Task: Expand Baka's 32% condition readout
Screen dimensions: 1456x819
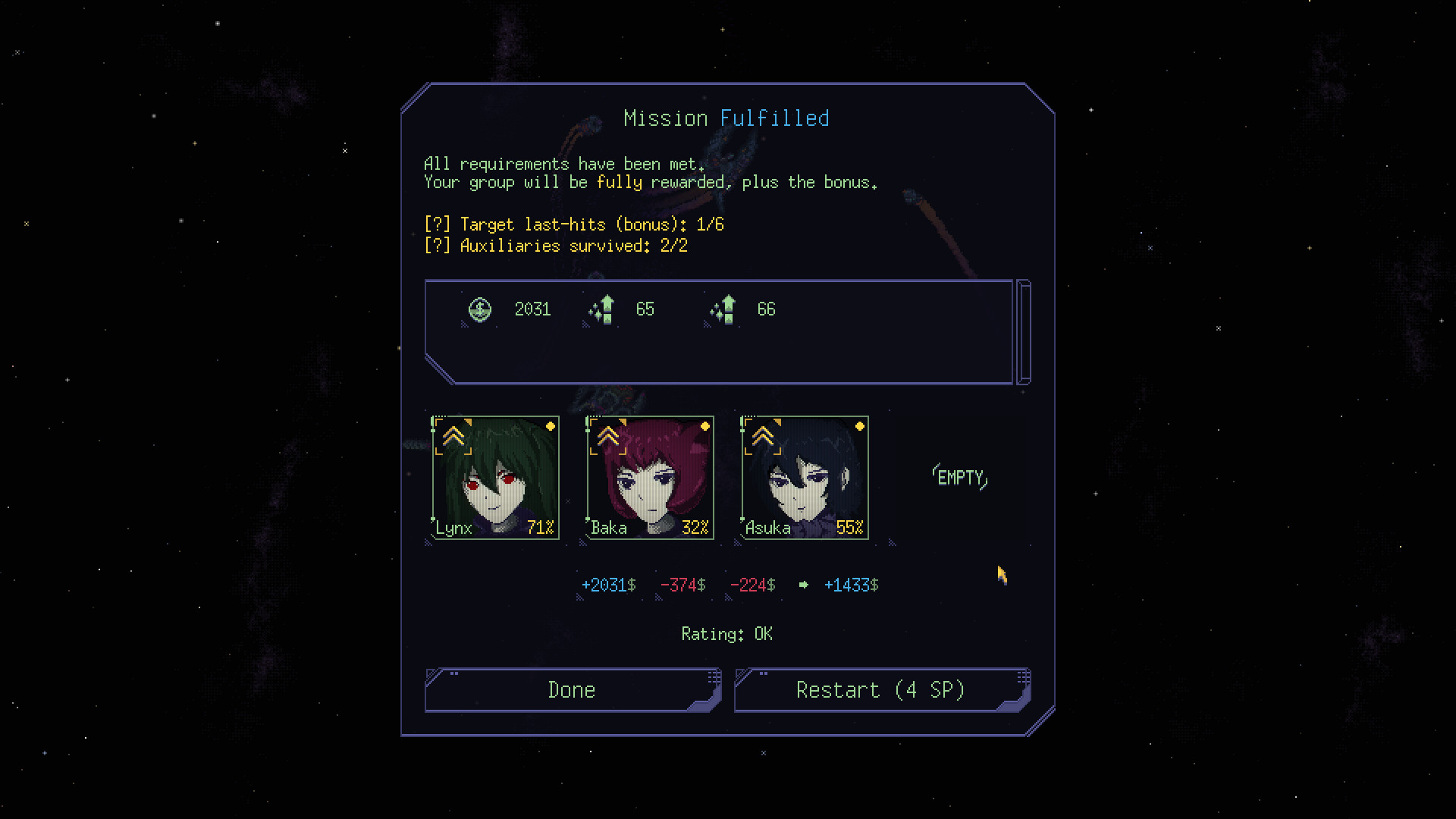Action: [695, 527]
